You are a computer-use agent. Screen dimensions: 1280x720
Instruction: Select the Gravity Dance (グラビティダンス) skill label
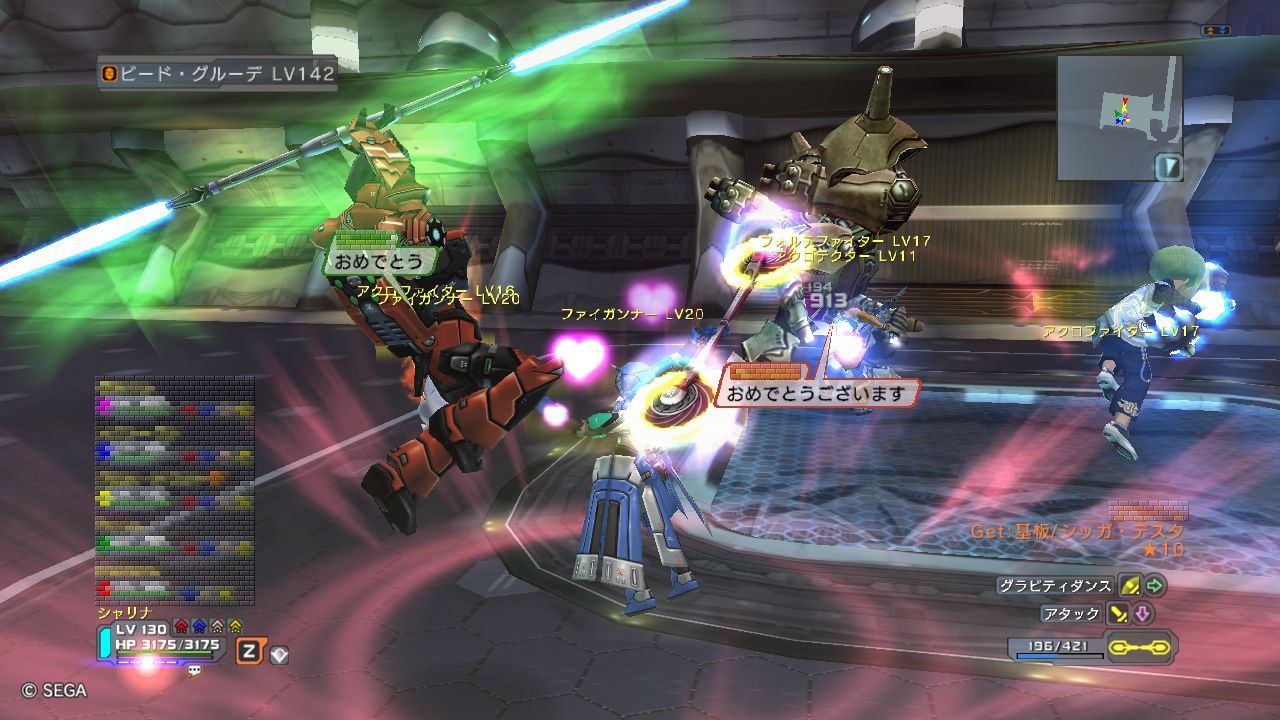1055,586
